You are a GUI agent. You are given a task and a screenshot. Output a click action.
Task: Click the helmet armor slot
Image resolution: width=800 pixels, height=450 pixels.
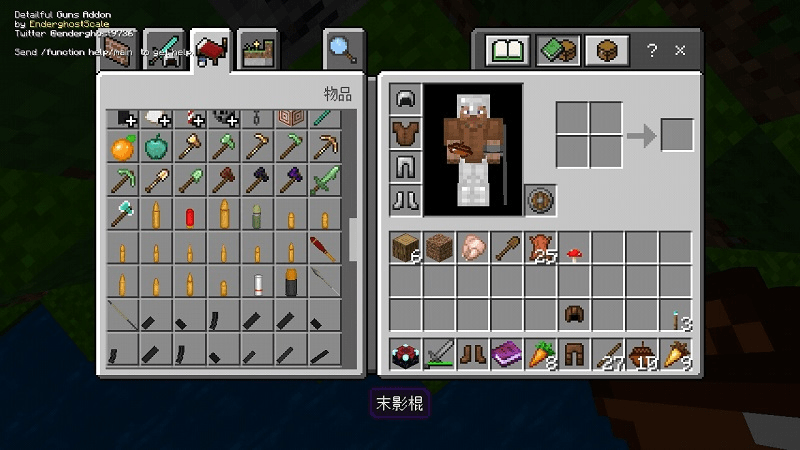pos(406,99)
